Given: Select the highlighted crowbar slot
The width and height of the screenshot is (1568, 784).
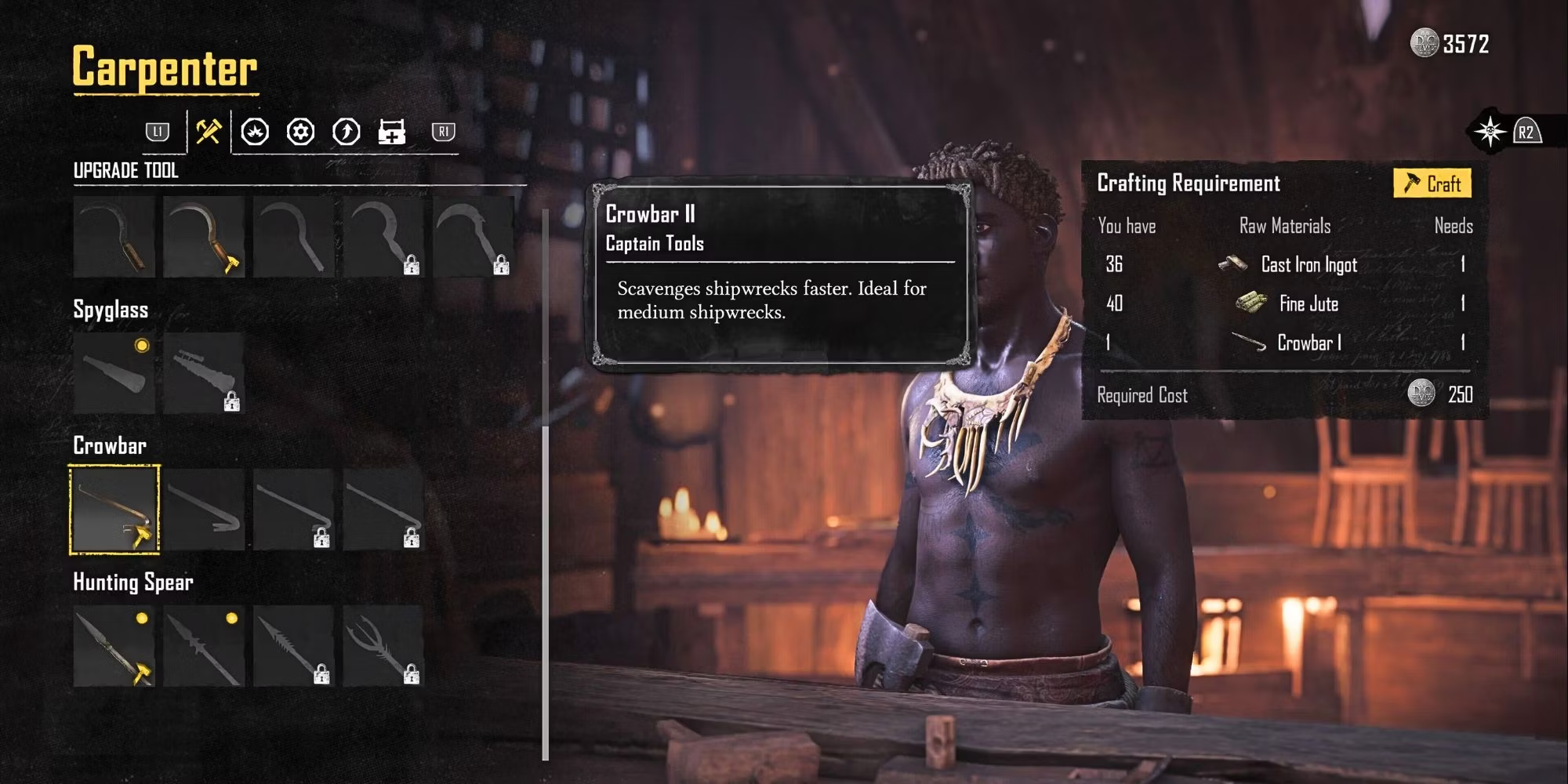Looking at the screenshot, I should click(114, 510).
